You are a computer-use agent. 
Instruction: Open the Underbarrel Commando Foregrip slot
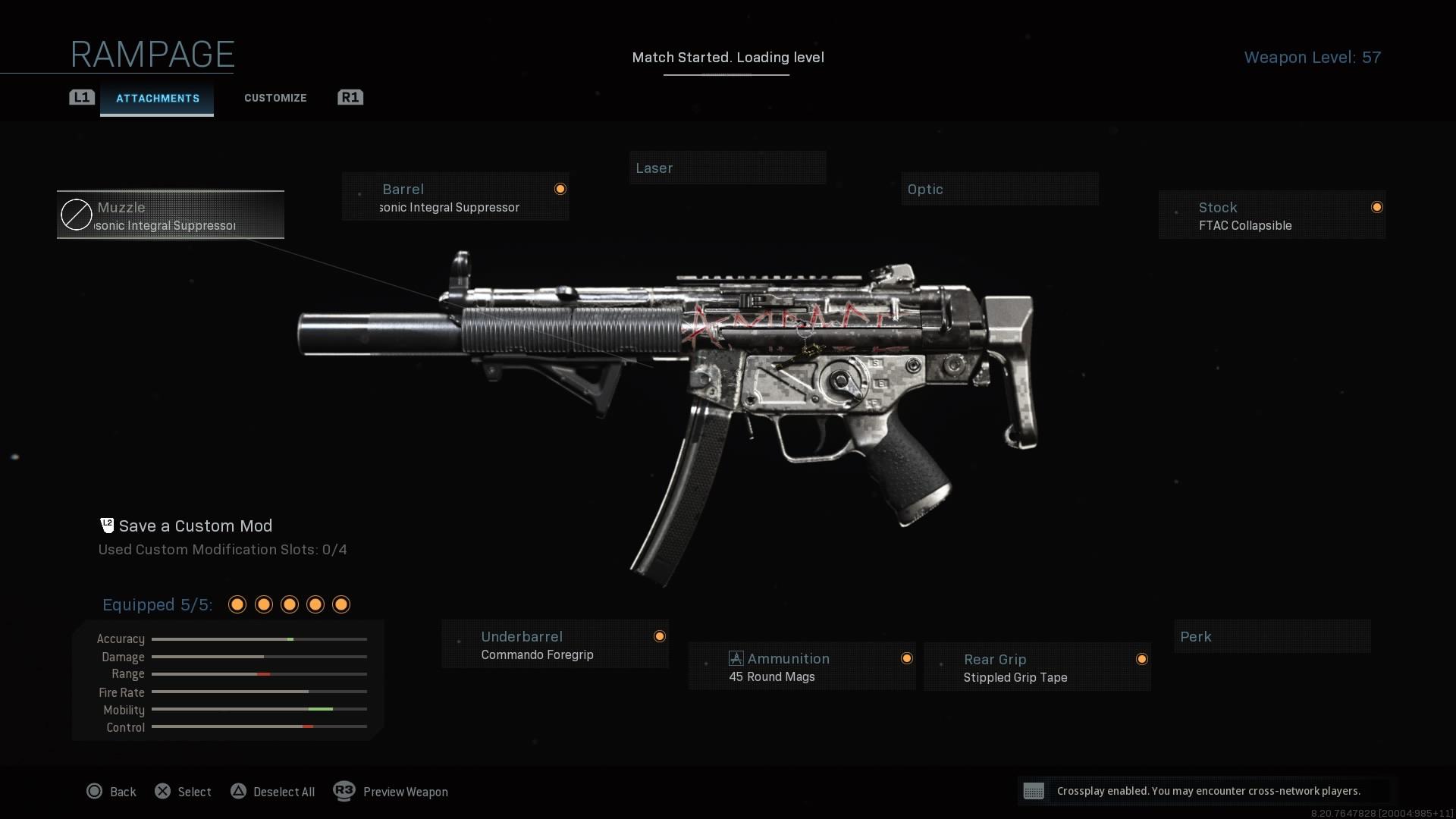555,645
